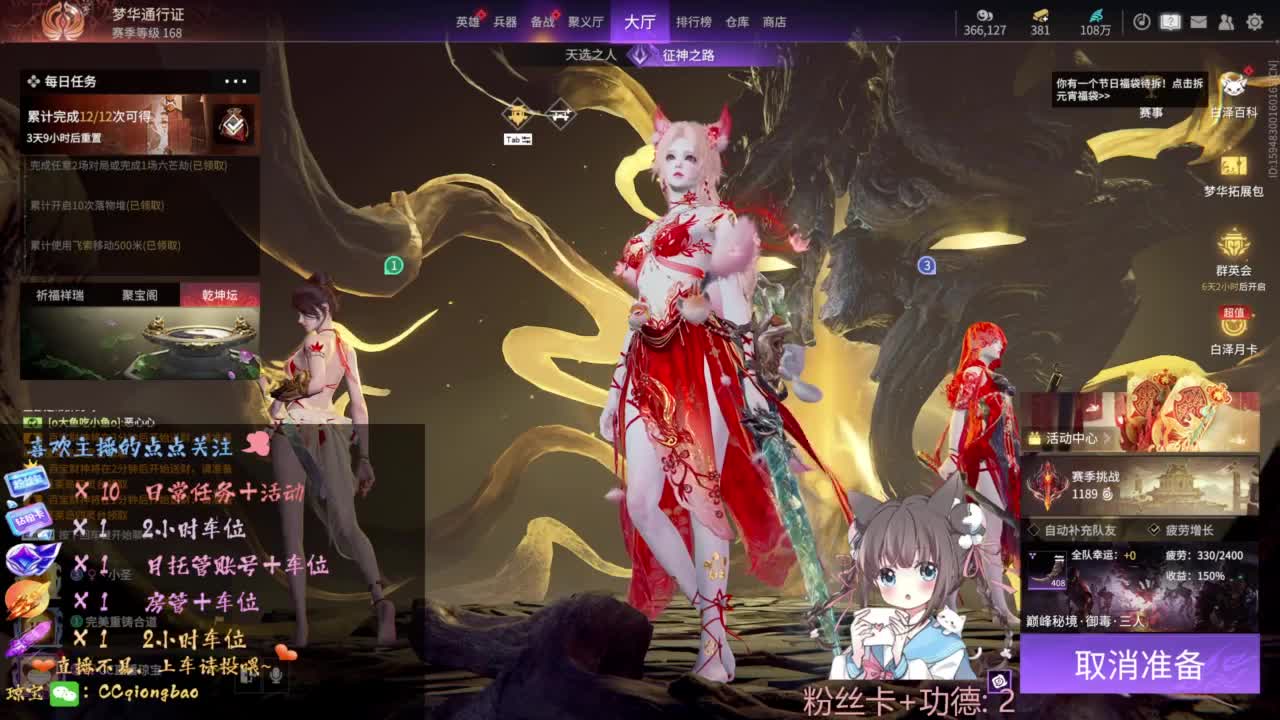Disable the 疲劳增长 fatigue growth checkbox
Screen dimensions: 1280x720
pos(1154,528)
